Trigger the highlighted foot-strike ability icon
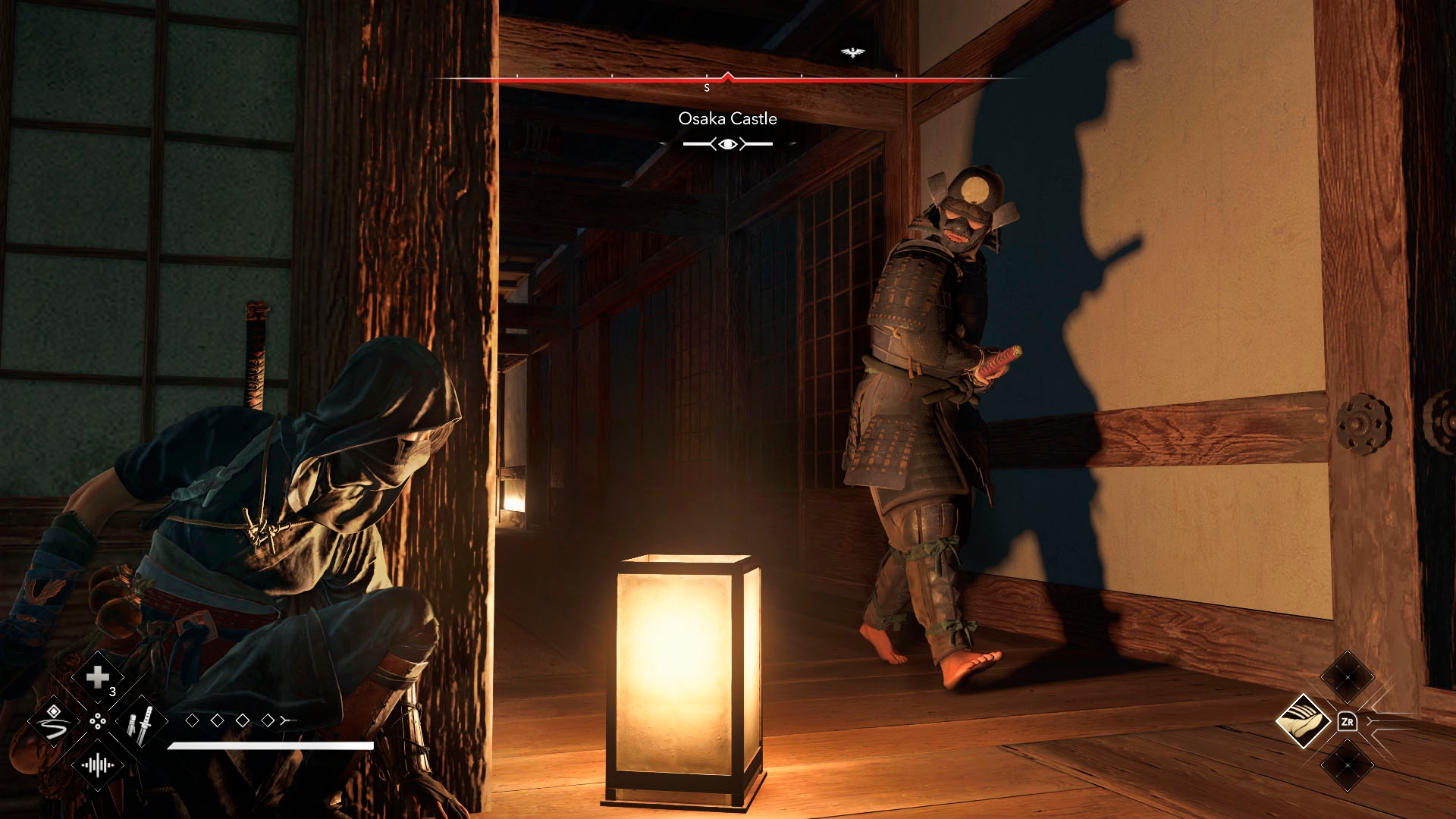 click(x=1303, y=721)
